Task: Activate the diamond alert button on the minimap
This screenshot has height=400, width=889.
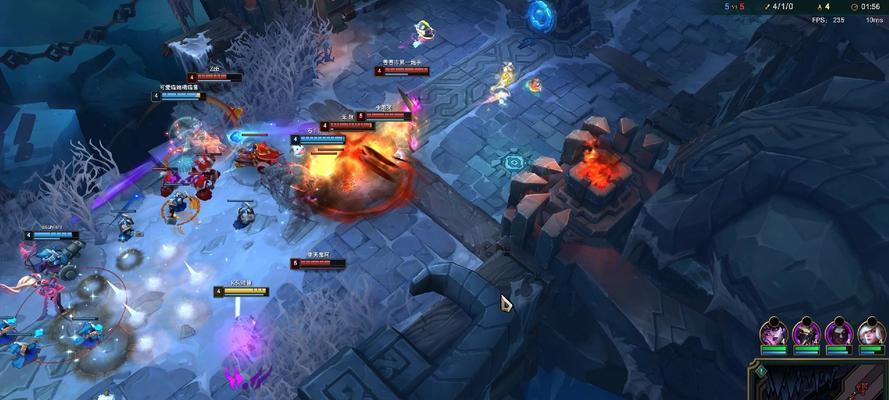Action: [761, 371]
